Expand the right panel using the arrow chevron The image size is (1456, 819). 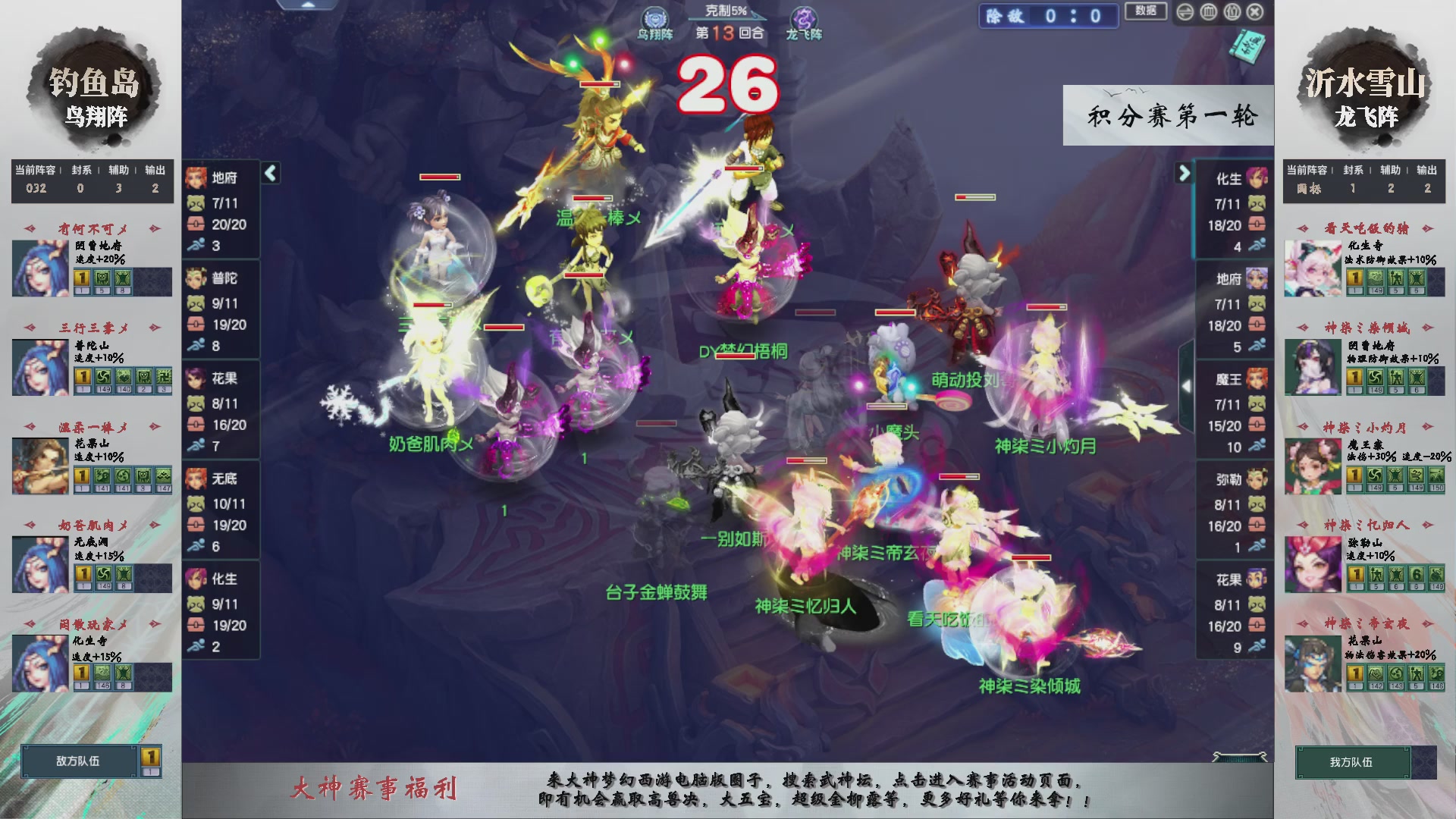[1184, 172]
